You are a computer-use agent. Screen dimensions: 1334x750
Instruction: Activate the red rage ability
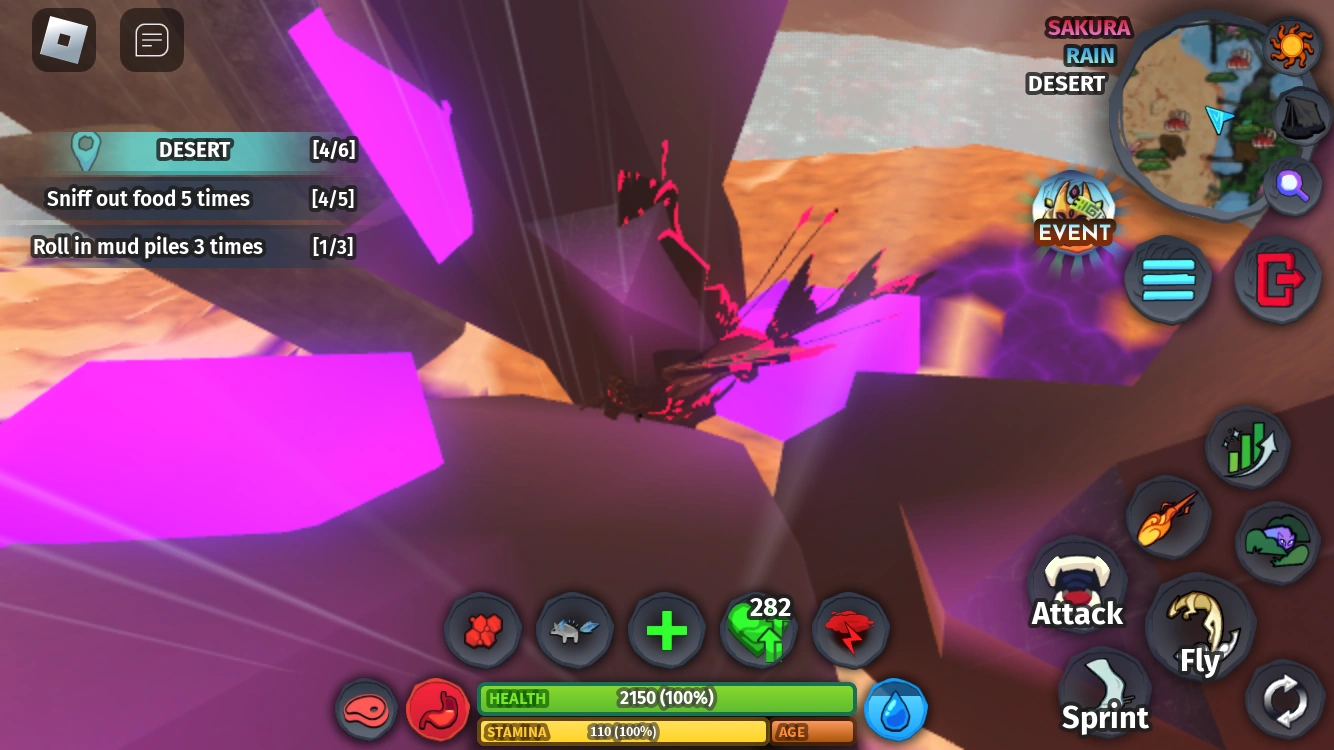pyautogui.click(x=850, y=630)
